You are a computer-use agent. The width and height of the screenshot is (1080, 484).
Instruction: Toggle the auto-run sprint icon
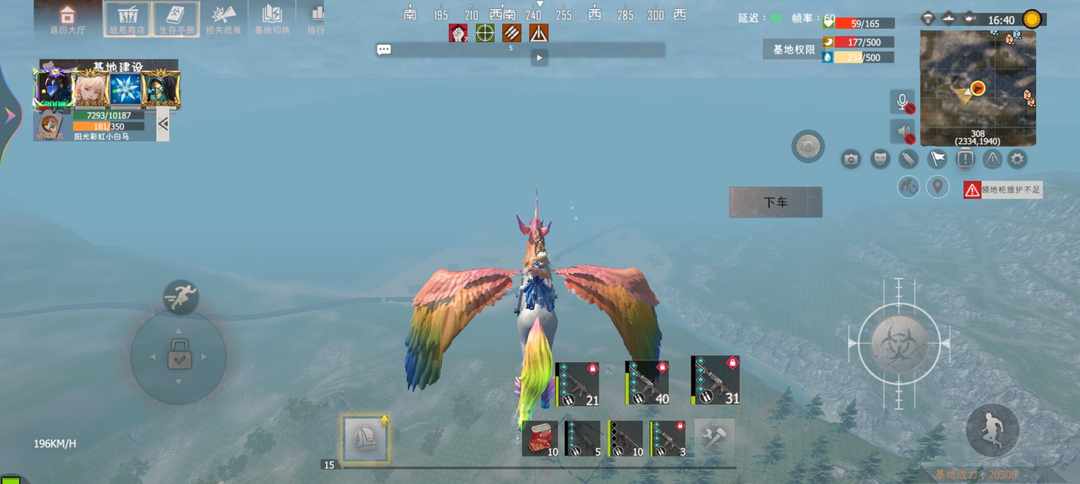180,296
